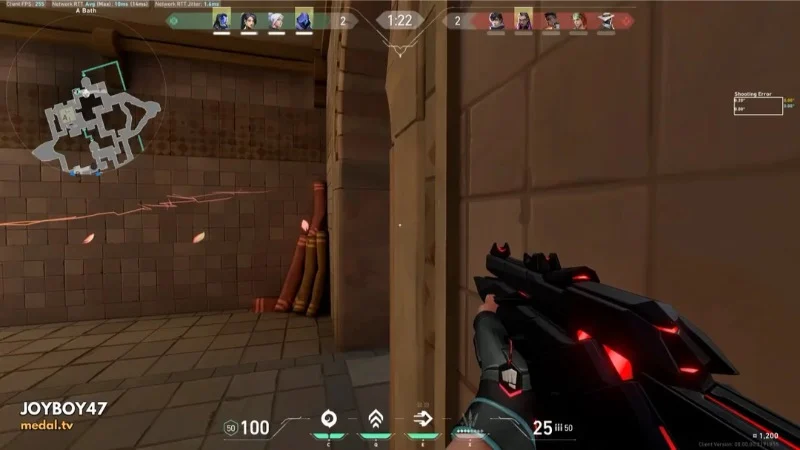
Task: Choose the white-hat enemy agent portrait
Action: [x=607, y=20]
